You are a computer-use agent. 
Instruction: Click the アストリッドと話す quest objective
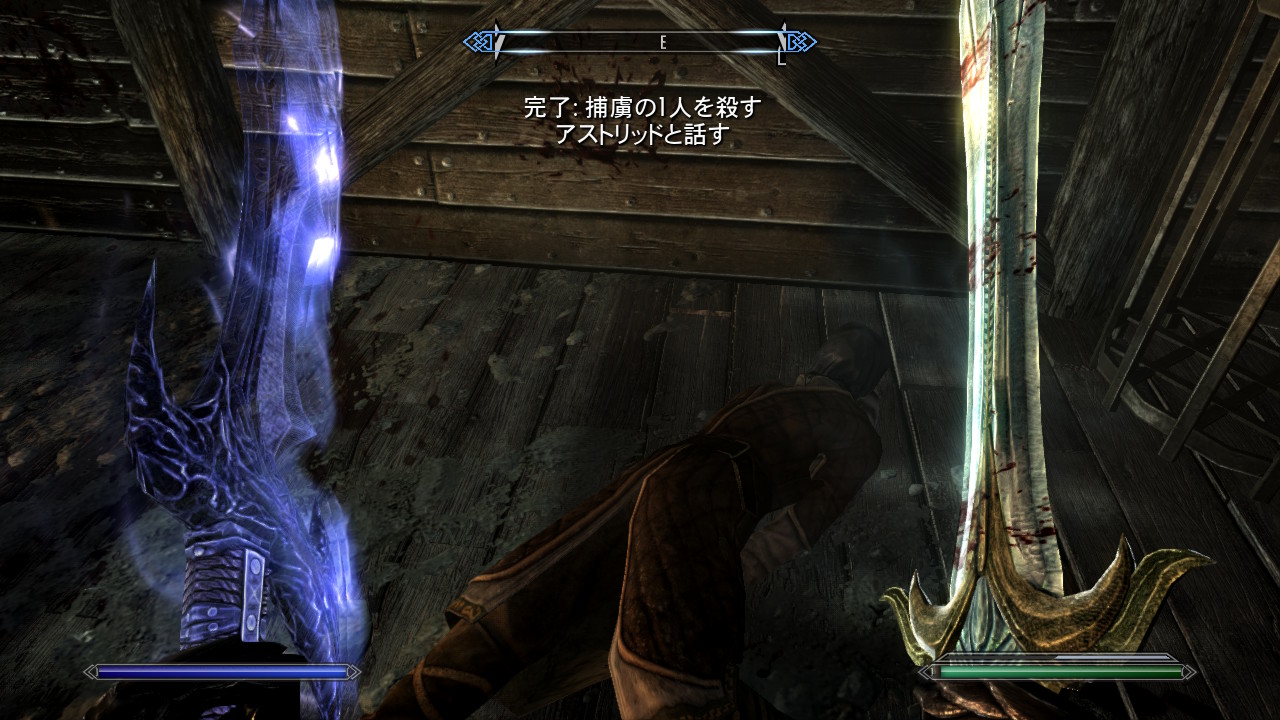click(642, 135)
